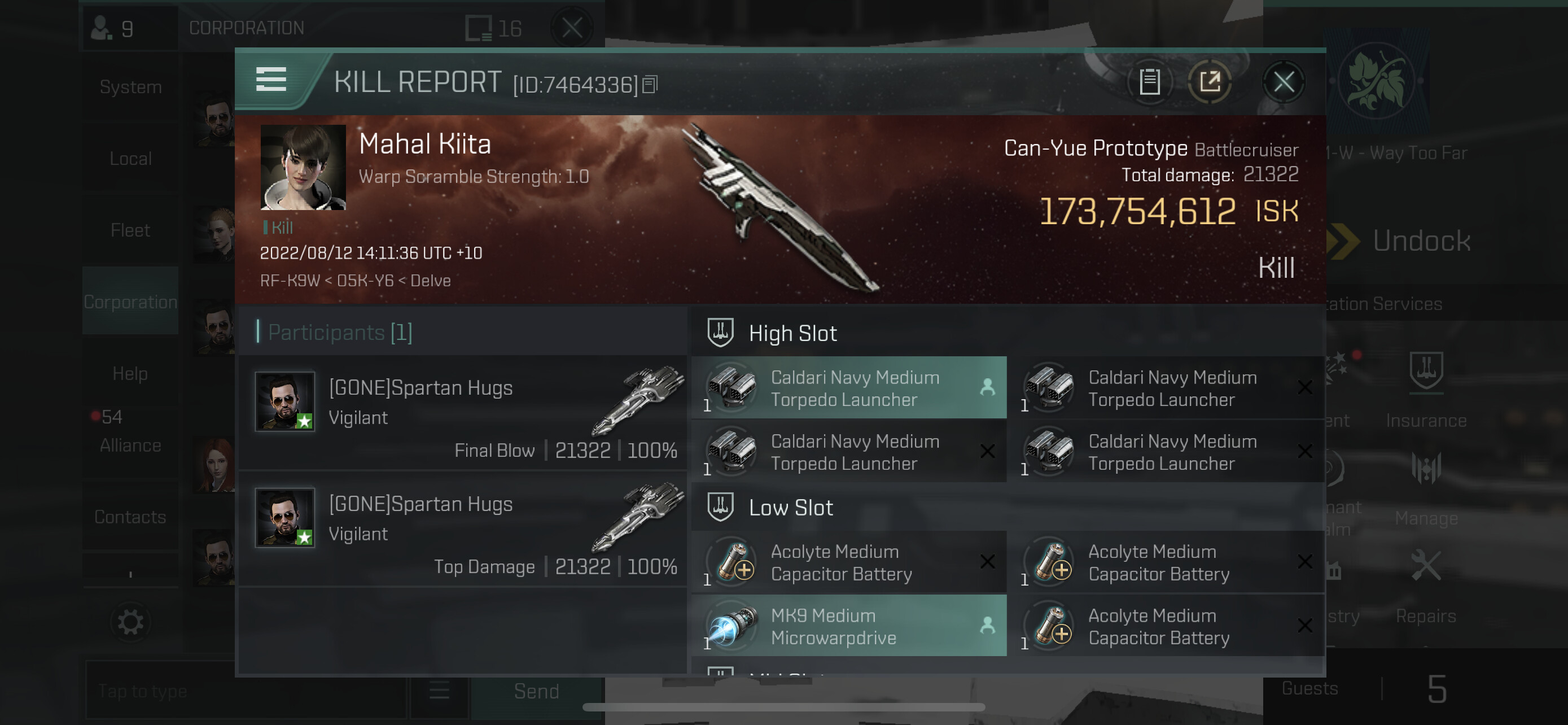
Task: Share the kill report externally
Action: coord(1210,81)
